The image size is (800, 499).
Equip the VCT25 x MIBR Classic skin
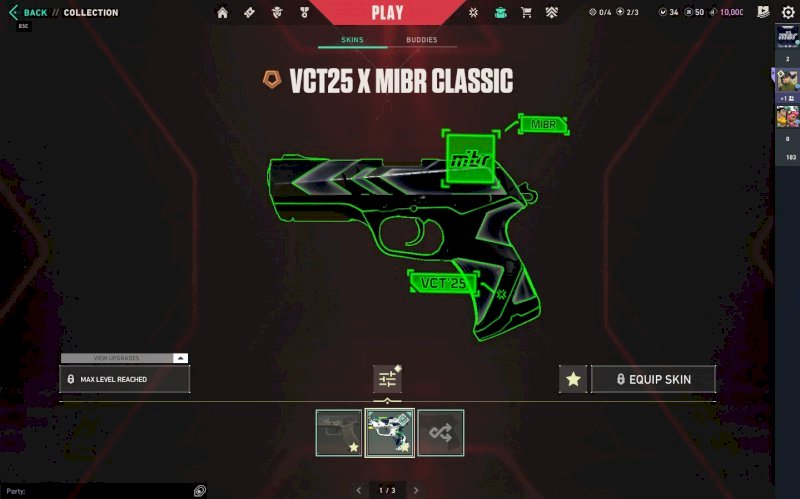click(x=654, y=379)
